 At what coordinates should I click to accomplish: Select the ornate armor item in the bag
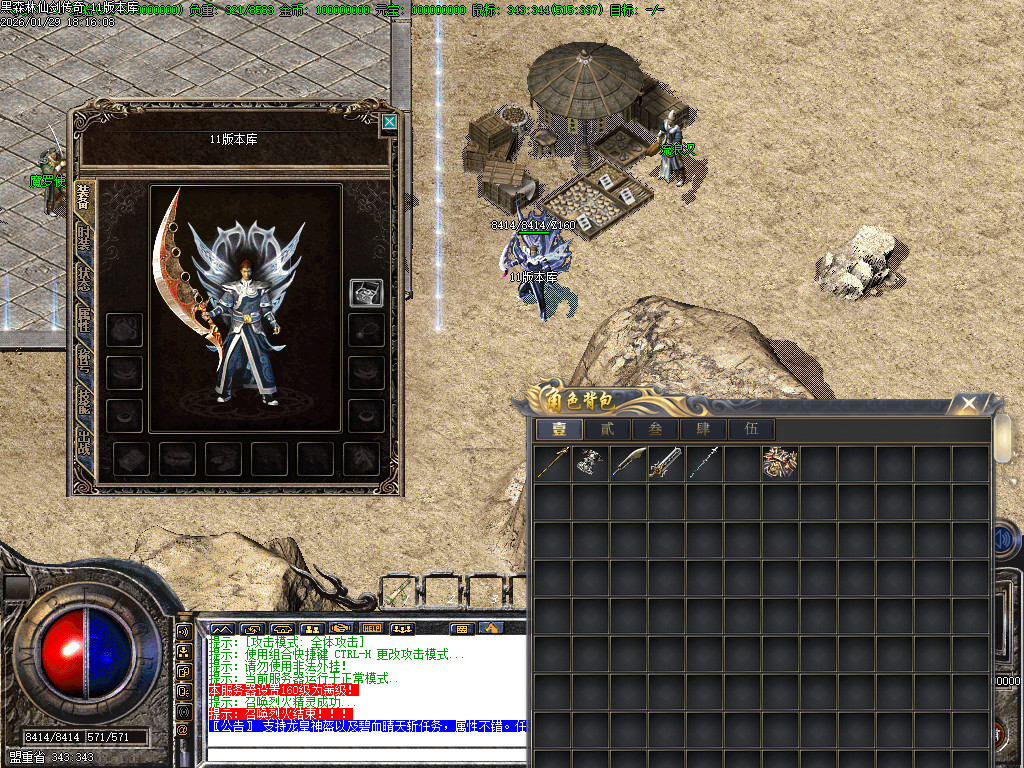[780, 463]
